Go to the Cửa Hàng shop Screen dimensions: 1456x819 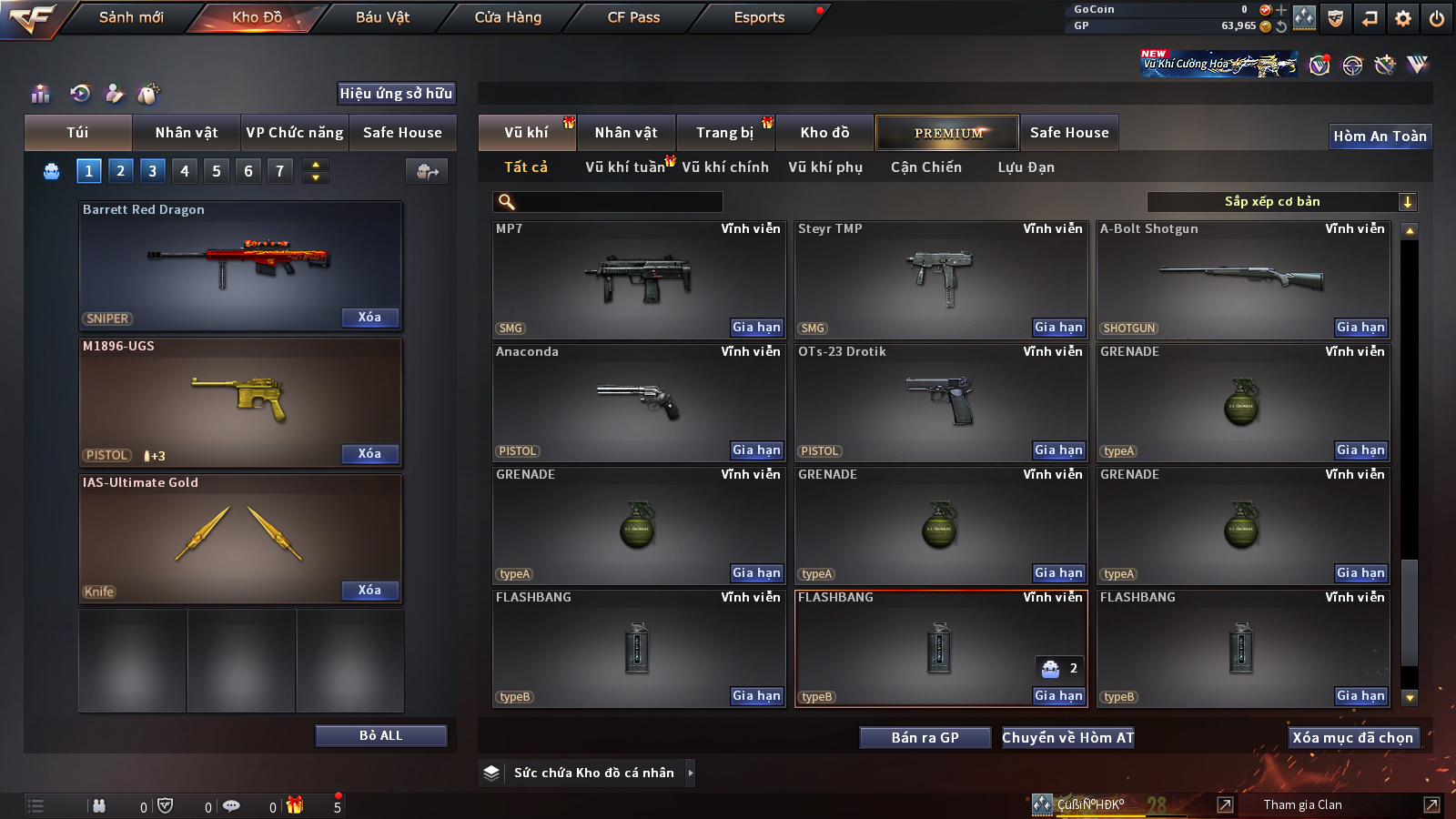point(508,17)
